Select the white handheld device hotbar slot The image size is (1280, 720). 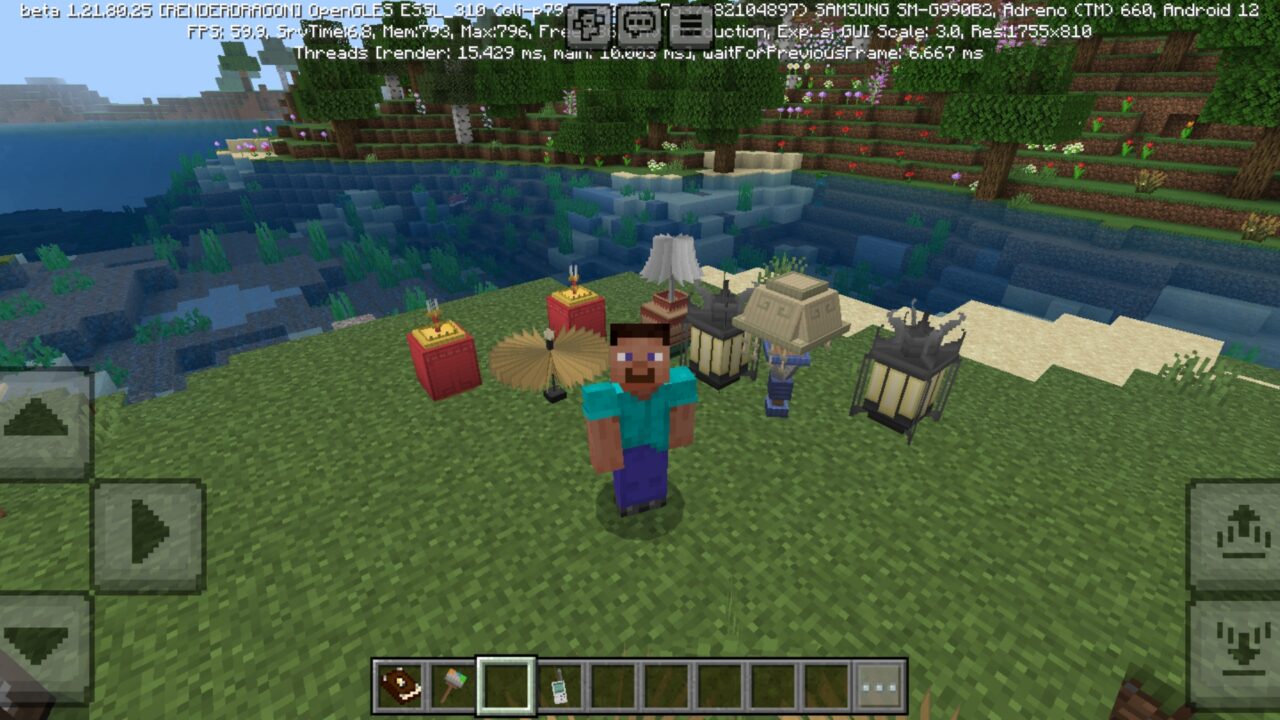point(559,686)
